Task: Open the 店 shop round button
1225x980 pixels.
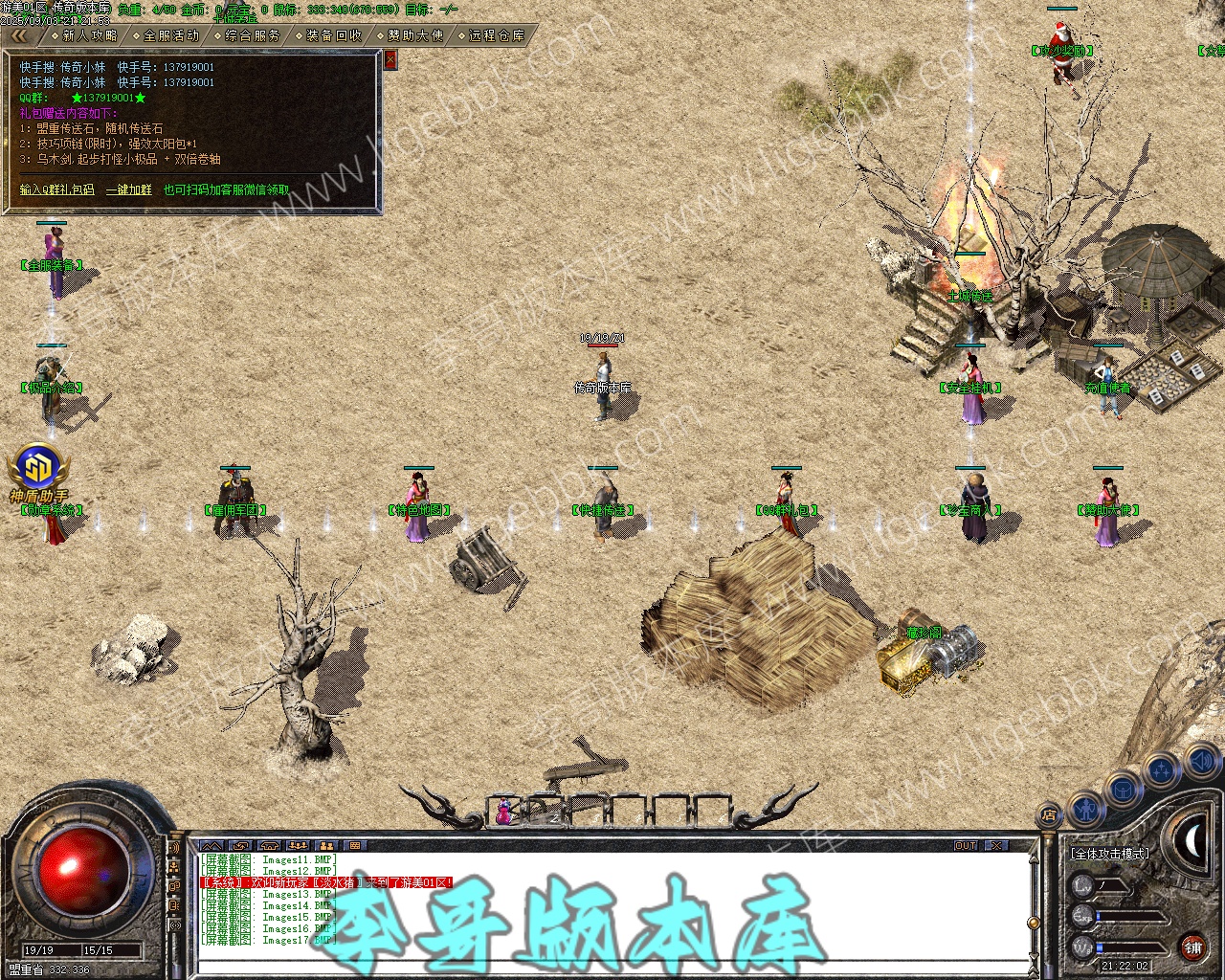Action: [1049, 816]
